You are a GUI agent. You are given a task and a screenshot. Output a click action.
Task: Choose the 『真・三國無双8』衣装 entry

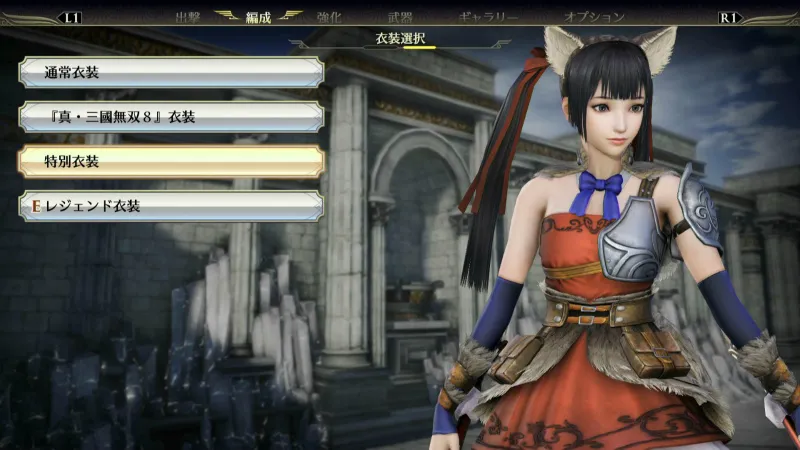[x=170, y=117]
